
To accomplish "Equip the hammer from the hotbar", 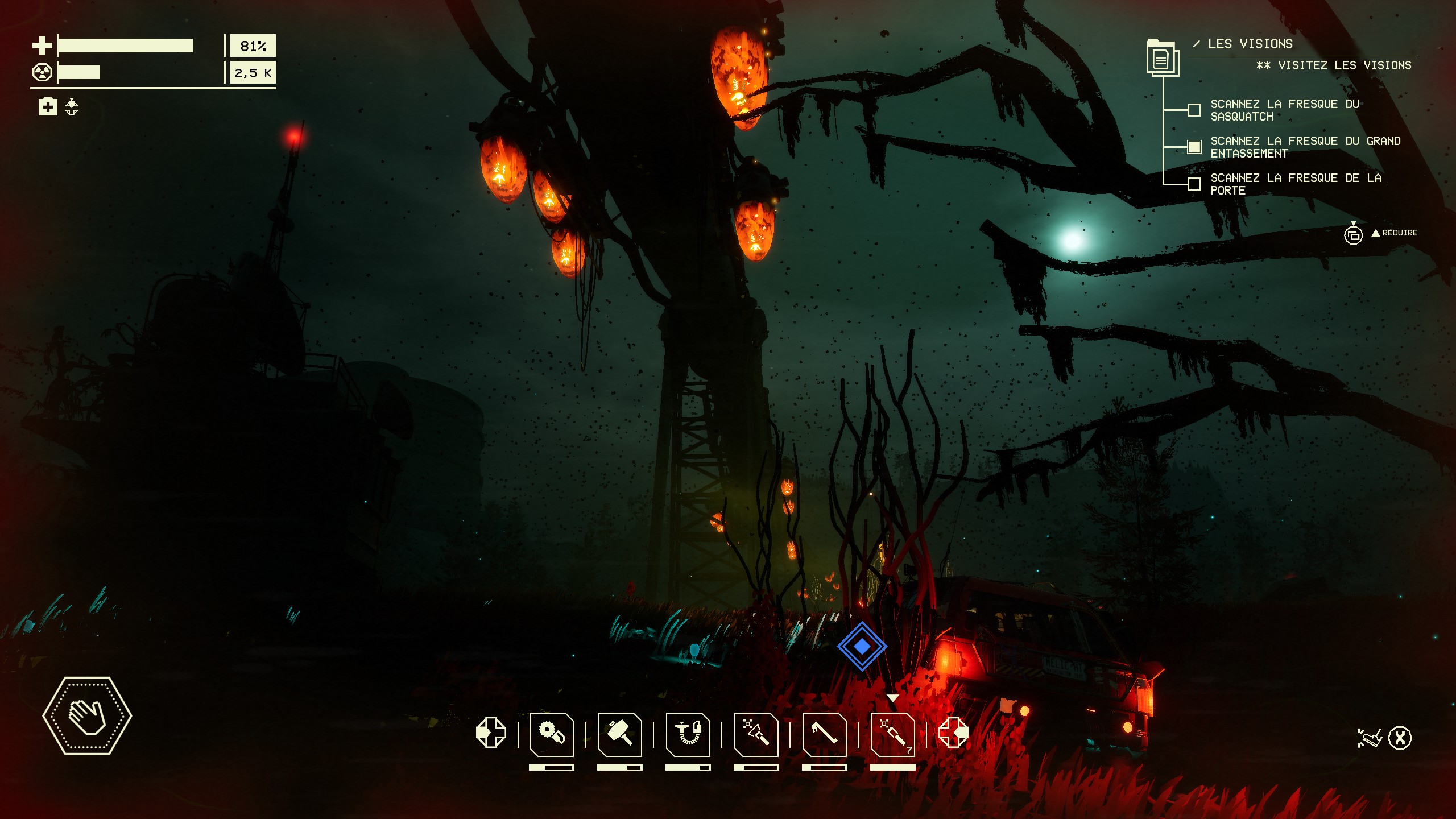I will click(619, 734).
